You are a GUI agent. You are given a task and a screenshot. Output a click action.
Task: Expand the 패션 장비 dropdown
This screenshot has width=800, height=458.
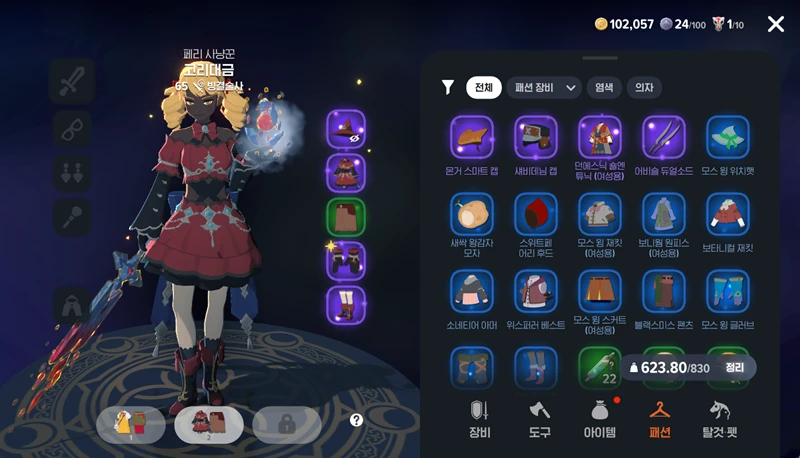pos(544,88)
